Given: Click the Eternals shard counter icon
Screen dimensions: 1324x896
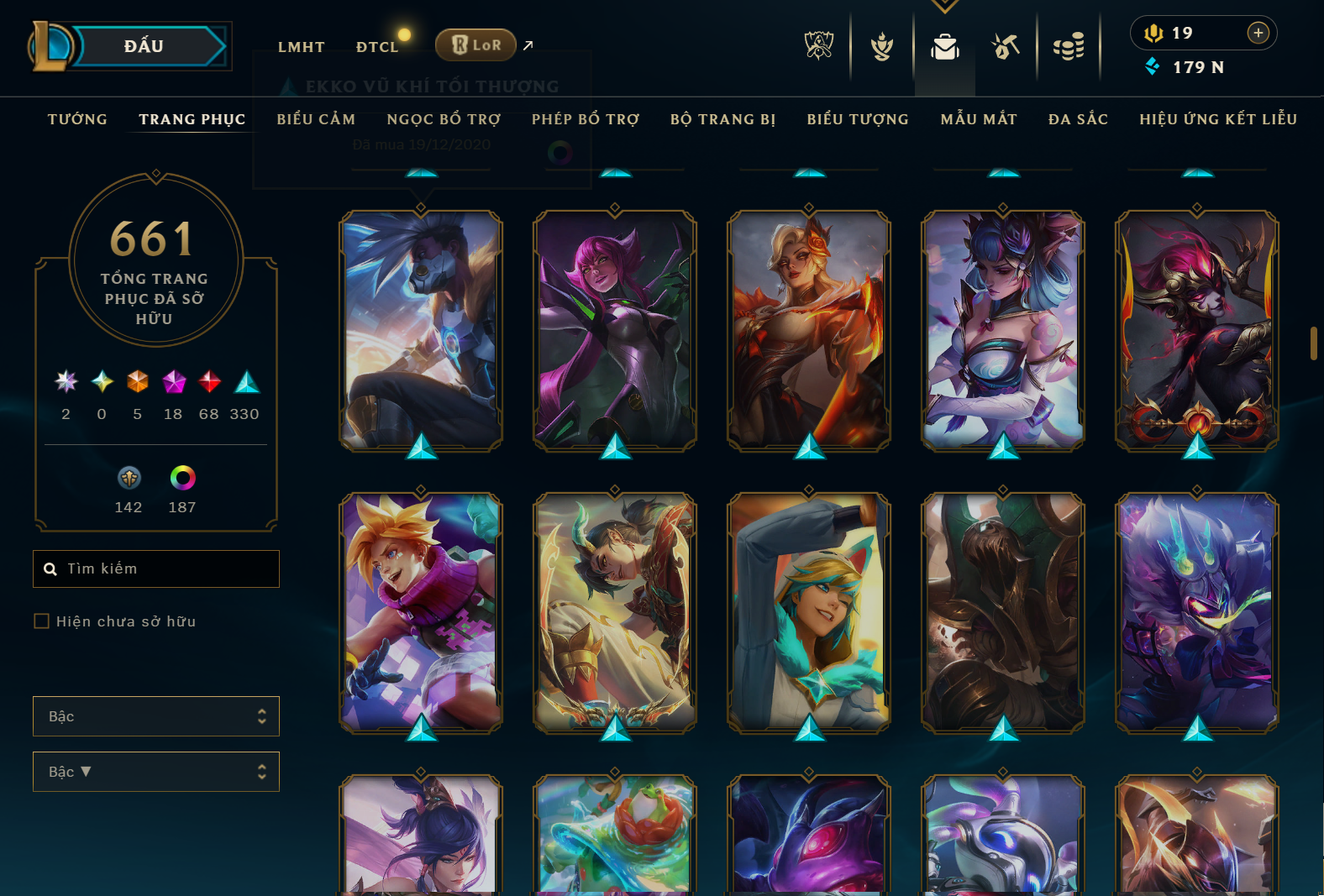Looking at the screenshot, I should pos(129,479).
